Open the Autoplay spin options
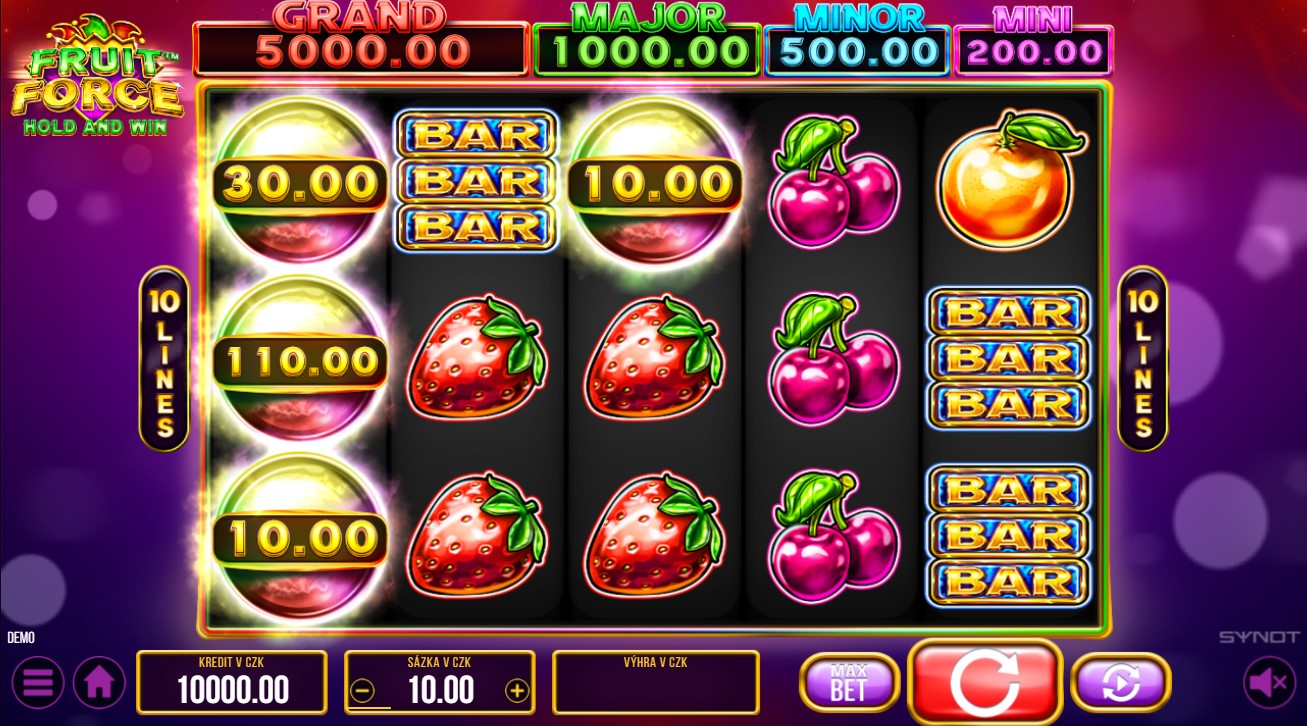The width and height of the screenshot is (1307, 726). (x=1121, y=682)
